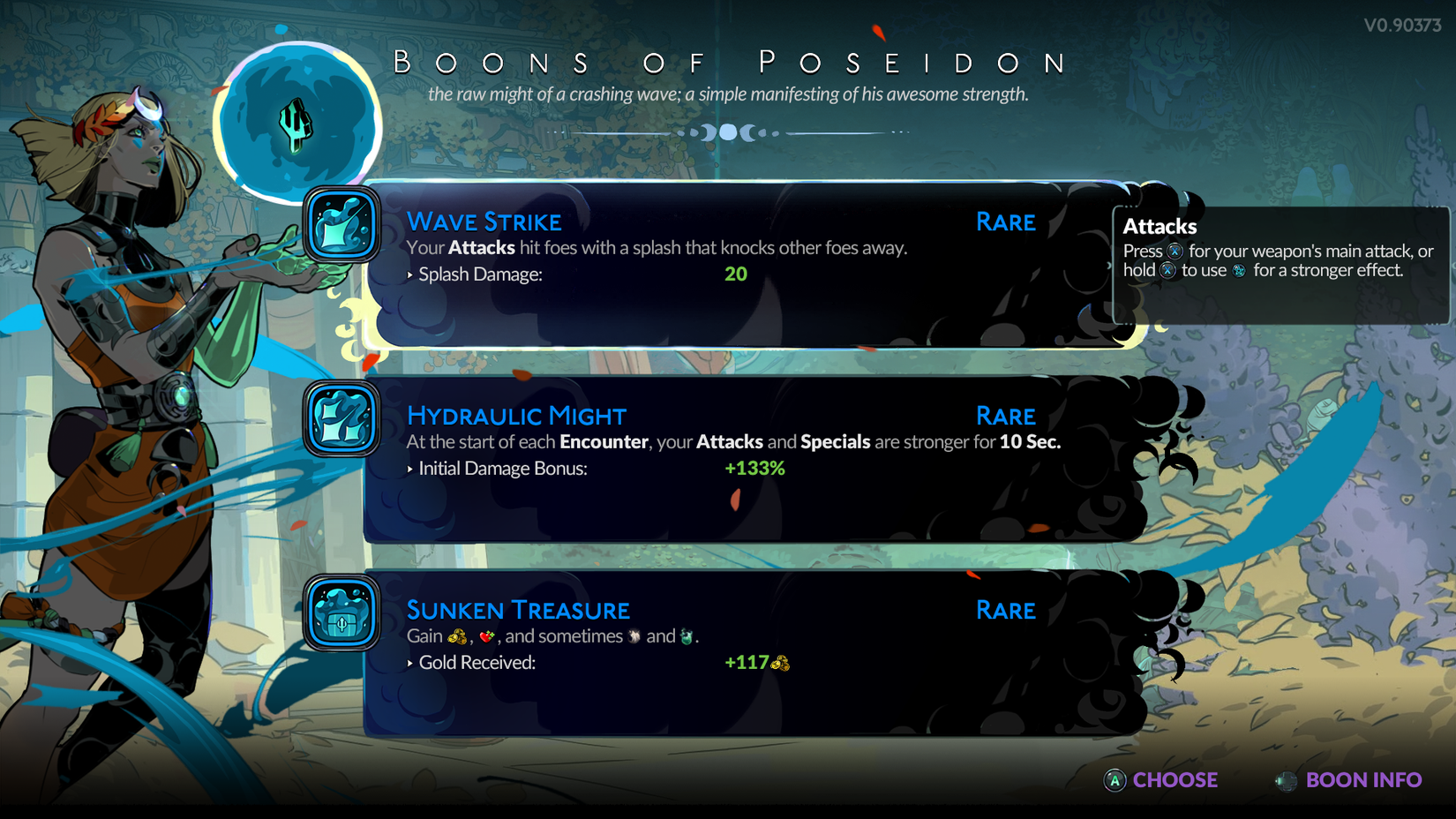This screenshot has width=1456, height=819.
Task: Click Poseidon's trident sigil orb
Action: tap(296, 124)
